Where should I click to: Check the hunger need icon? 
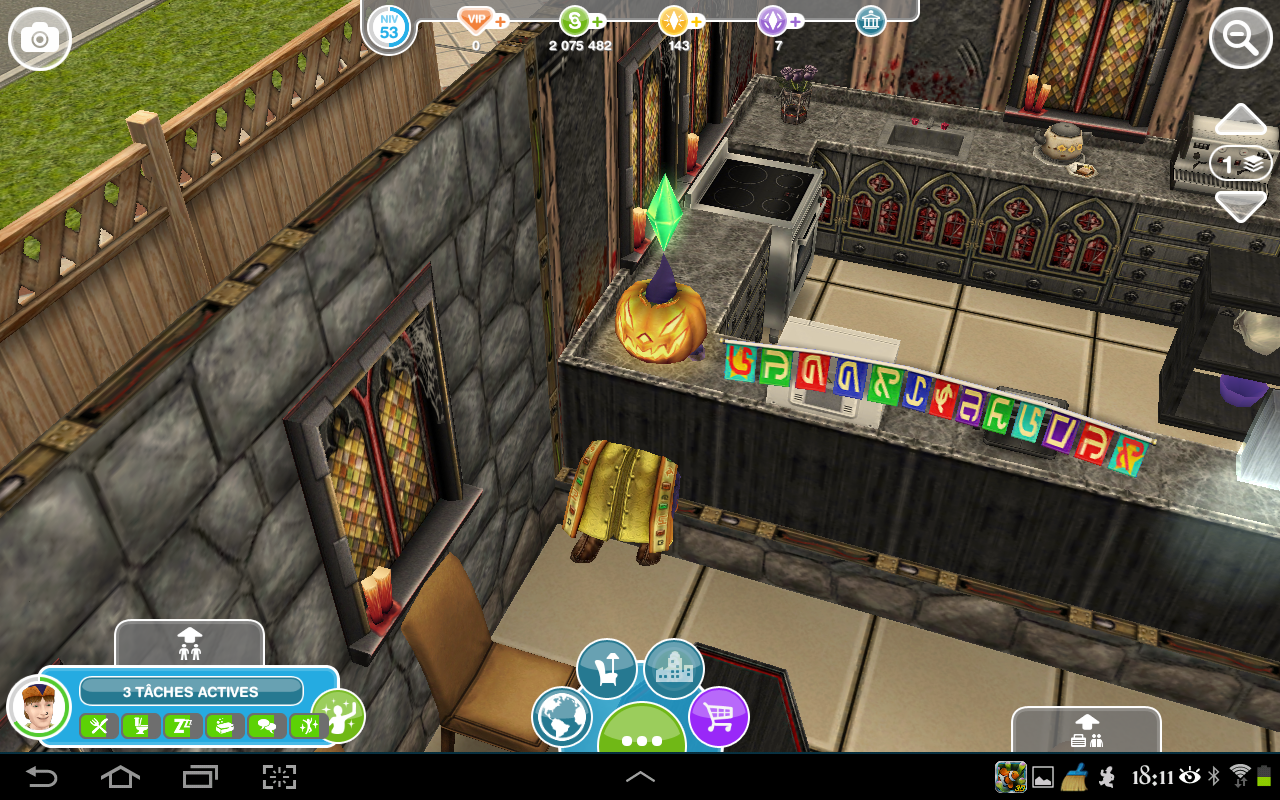[x=98, y=727]
